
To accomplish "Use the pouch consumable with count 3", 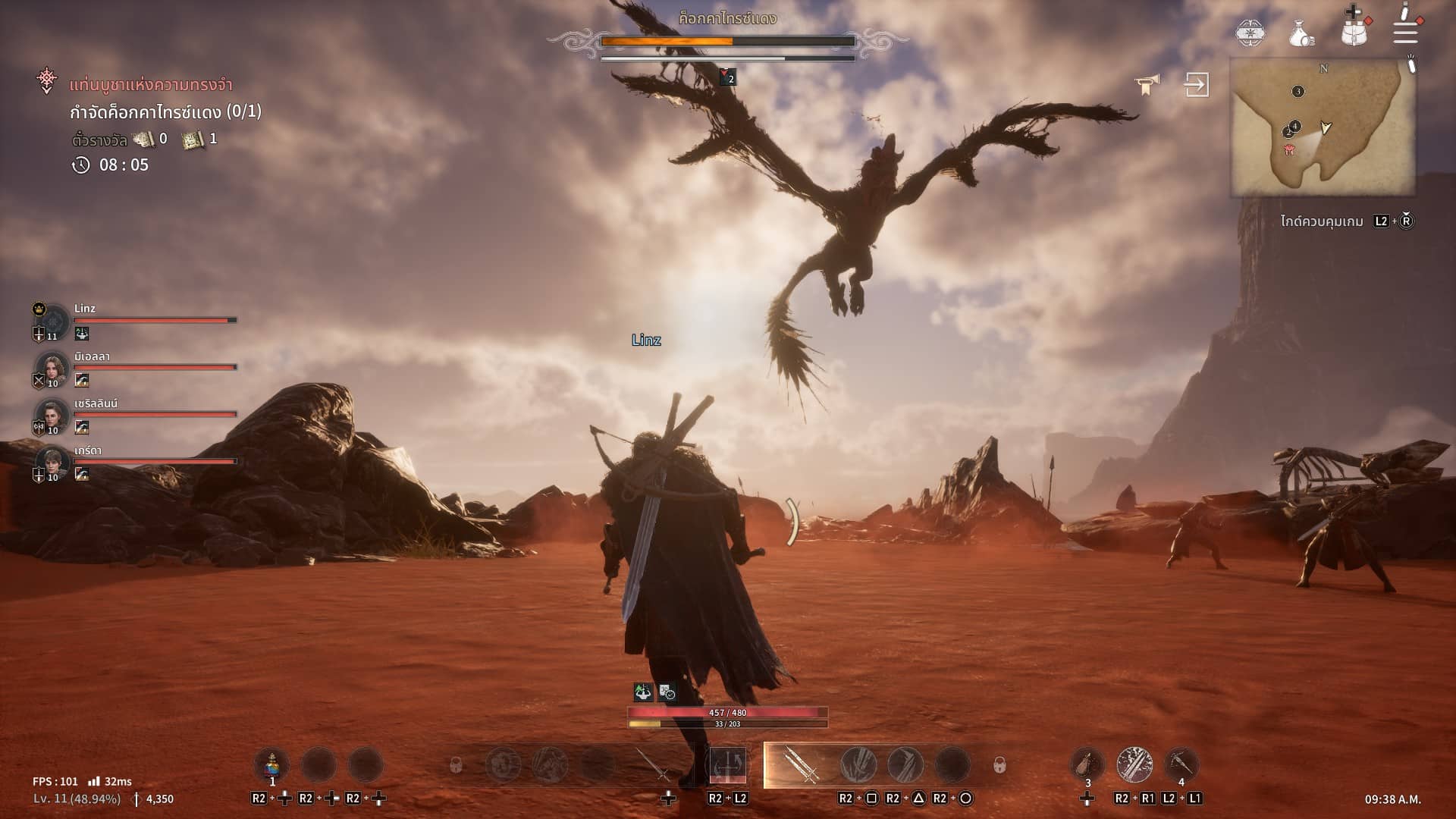I will point(1087,764).
